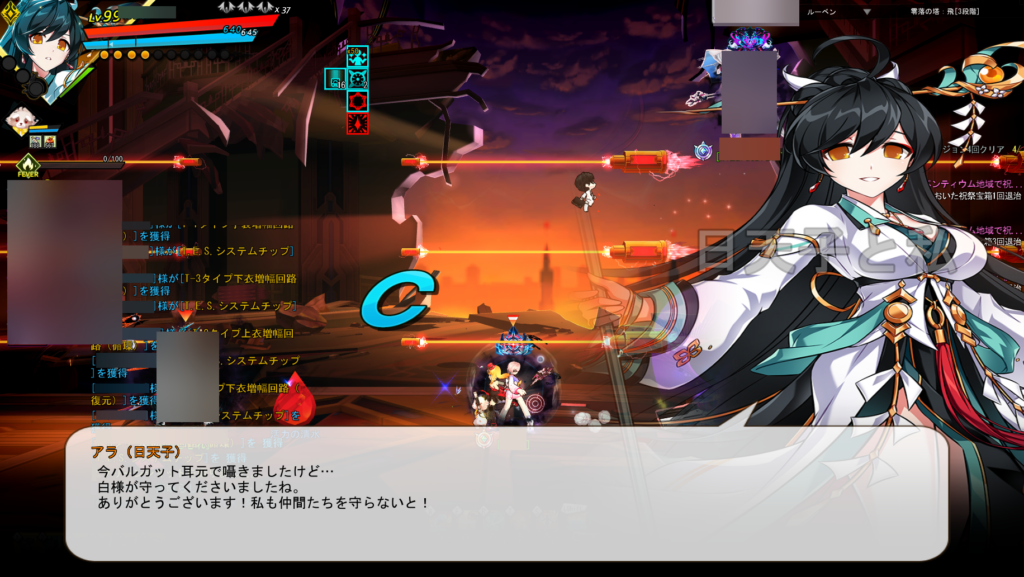Select the raccoon pet portrait

pyautogui.click(x=20, y=121)
